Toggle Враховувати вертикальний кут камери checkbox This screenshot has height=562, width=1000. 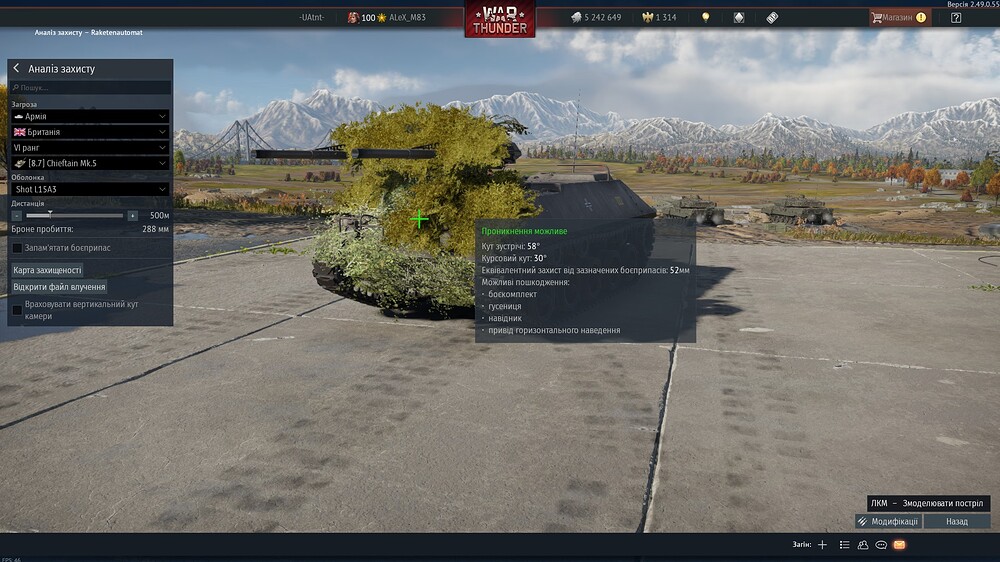pyautogui.click(x=17, y=310)
